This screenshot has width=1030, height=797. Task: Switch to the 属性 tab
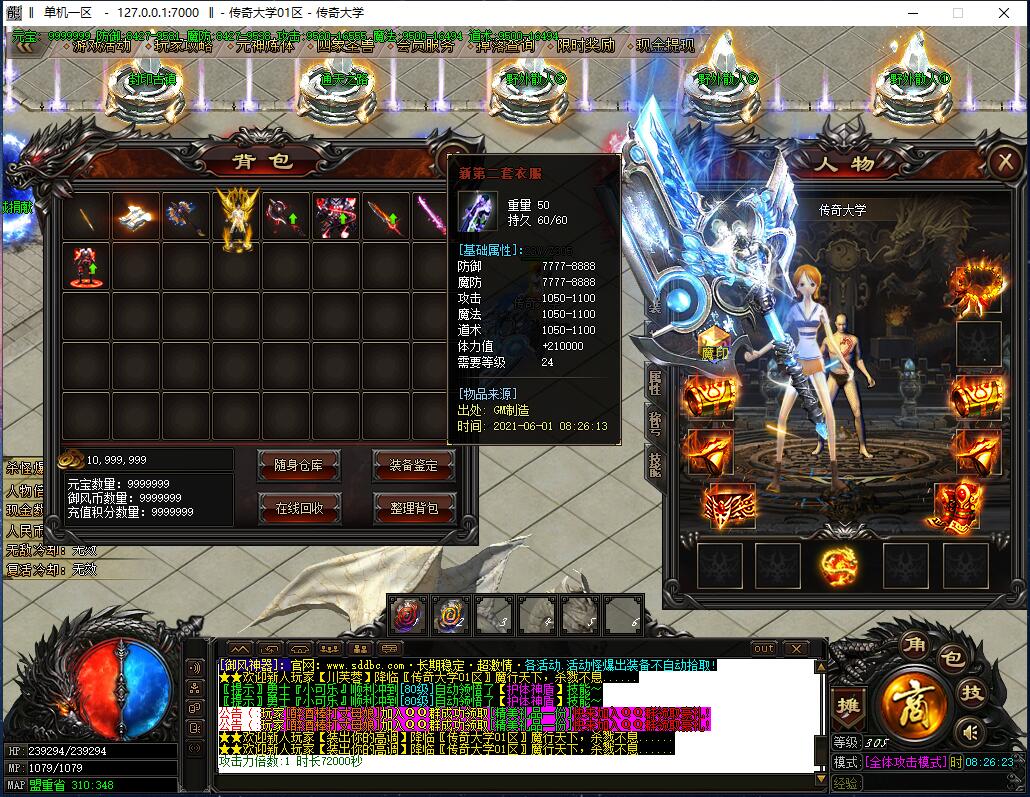[655, 381]
